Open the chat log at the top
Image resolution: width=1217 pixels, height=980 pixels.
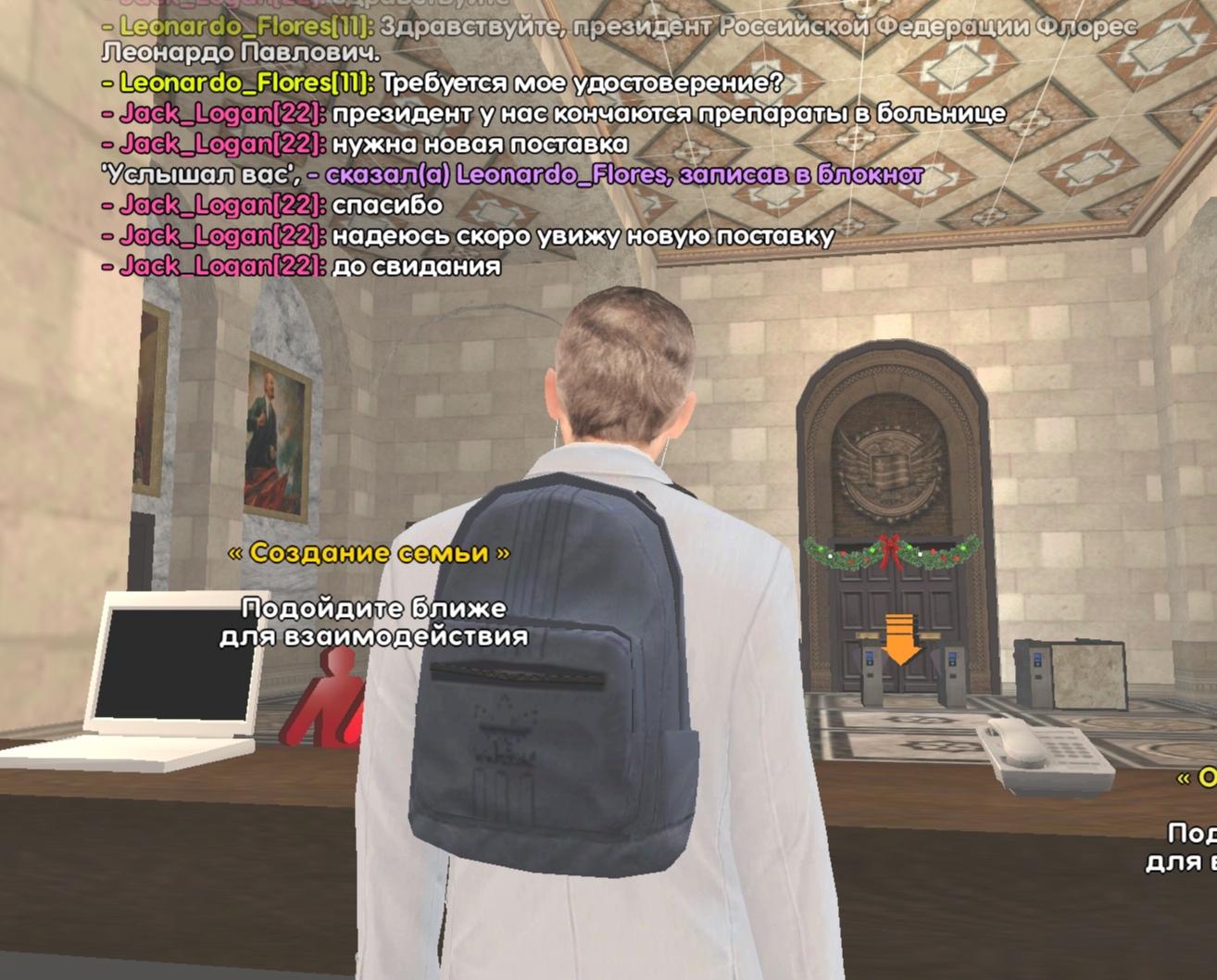(x=556, y=144)
